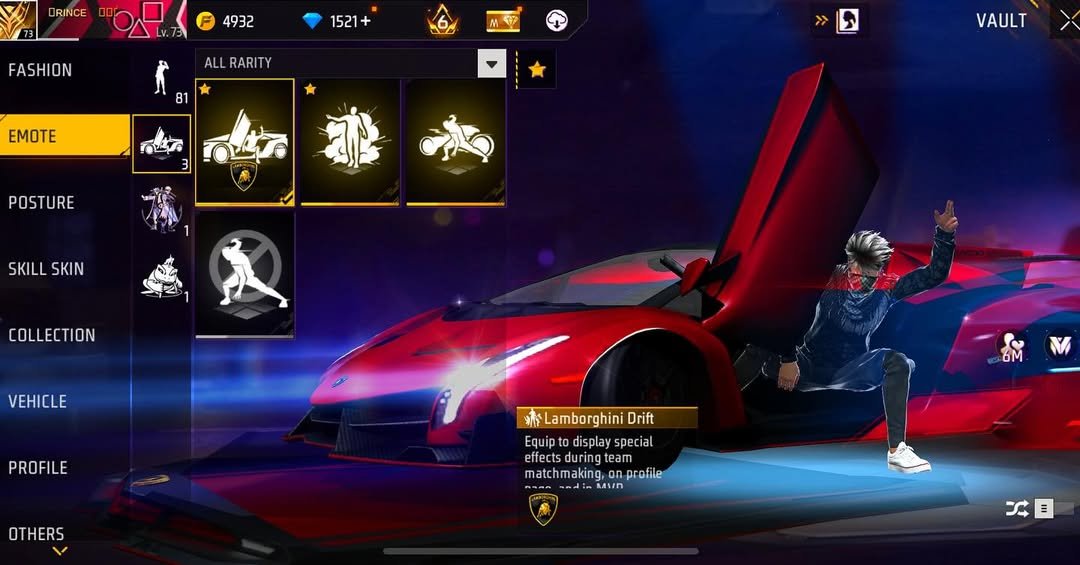Select the car emote sub-tab with 3 items

(x=162, y=143)
